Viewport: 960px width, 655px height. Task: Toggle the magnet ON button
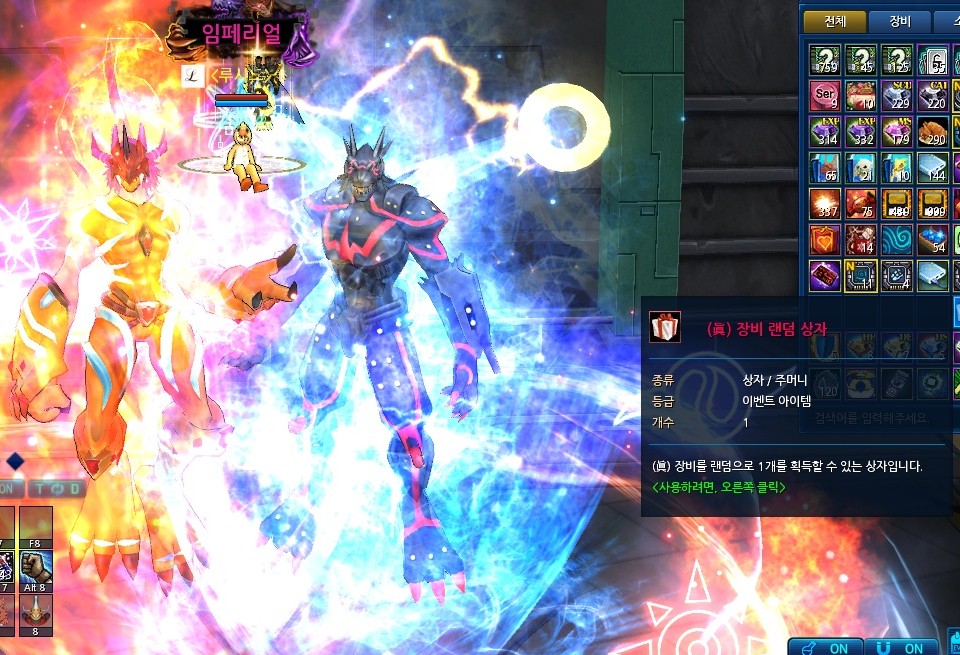point(901,646)
